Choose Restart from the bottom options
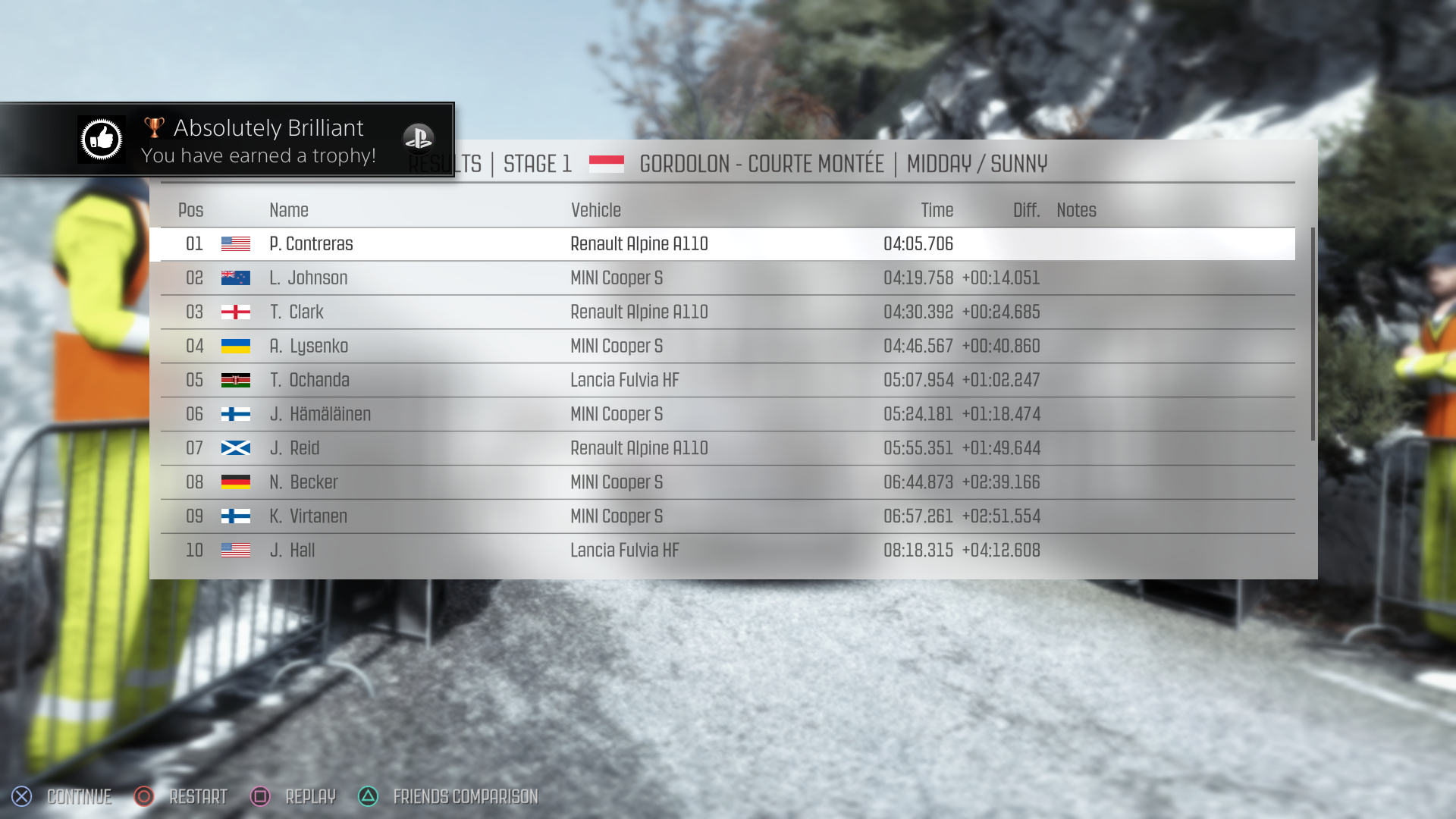 [x=199, y=797]
